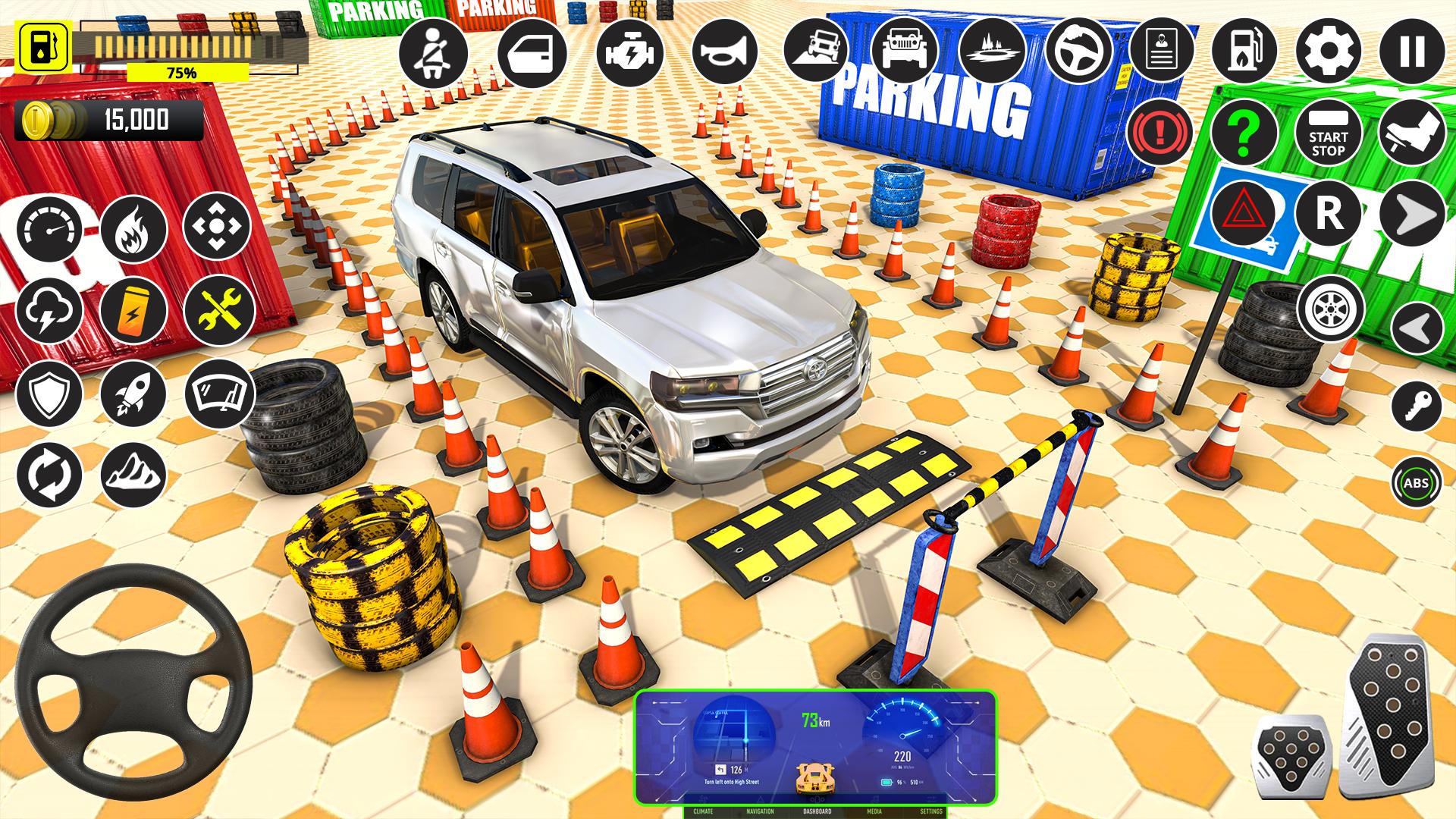Click the rocket boost power-up

[x=133, y=391]
